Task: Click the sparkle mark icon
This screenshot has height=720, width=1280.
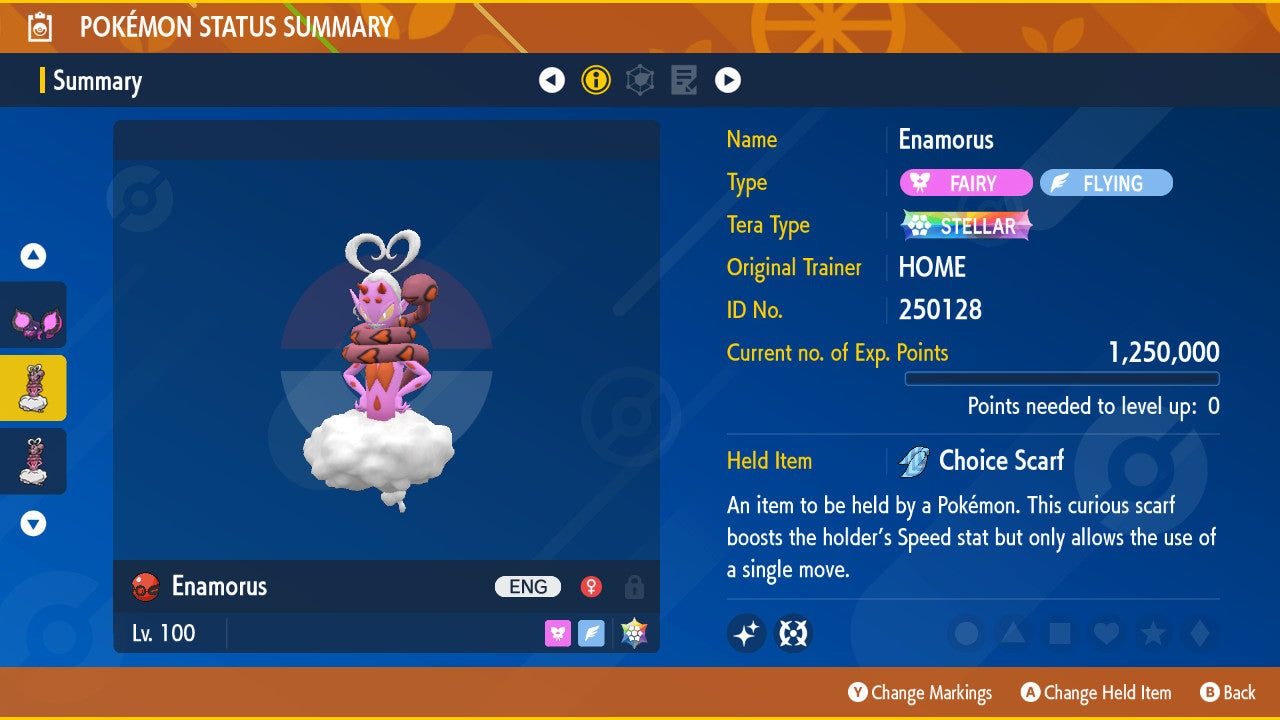Action: click(746, 633)
